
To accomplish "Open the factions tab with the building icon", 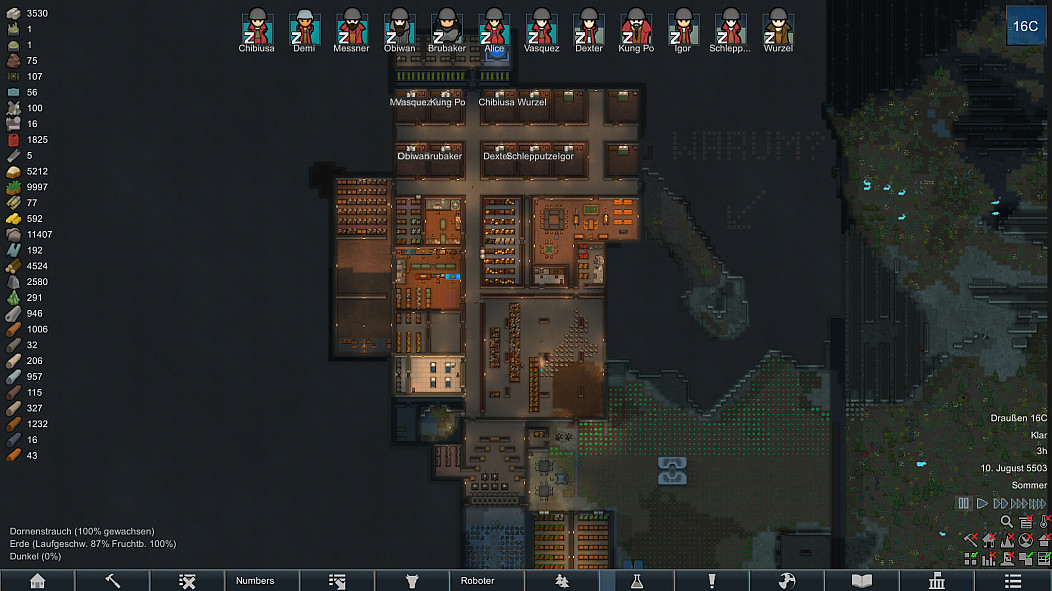I will tap(937, 580).
